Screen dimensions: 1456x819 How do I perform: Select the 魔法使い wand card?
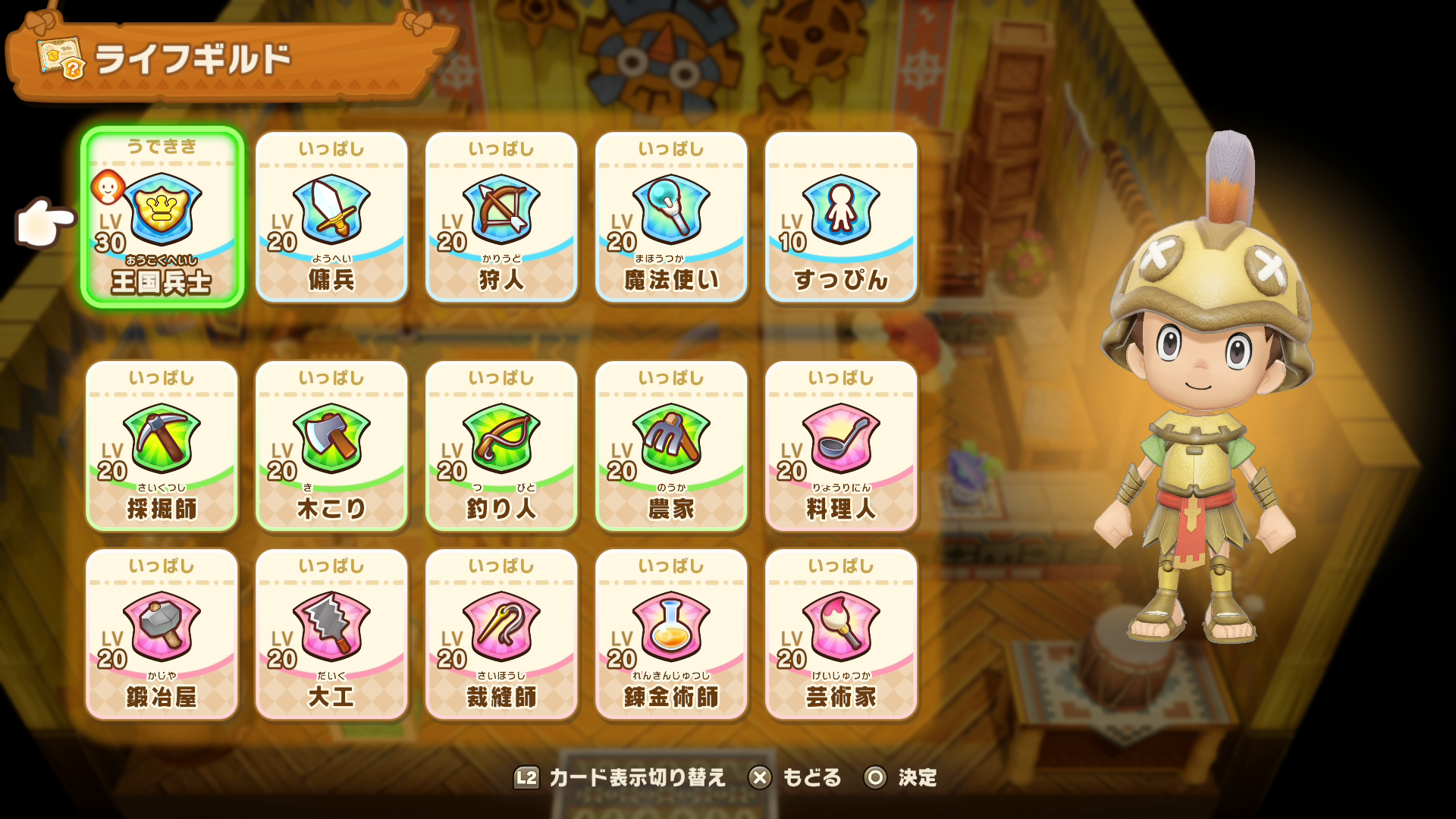click(671, 217)
